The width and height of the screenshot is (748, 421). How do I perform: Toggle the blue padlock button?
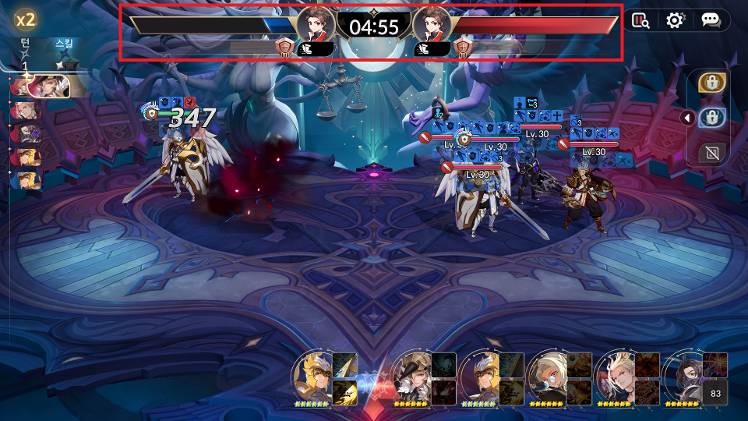coord(711,118)
